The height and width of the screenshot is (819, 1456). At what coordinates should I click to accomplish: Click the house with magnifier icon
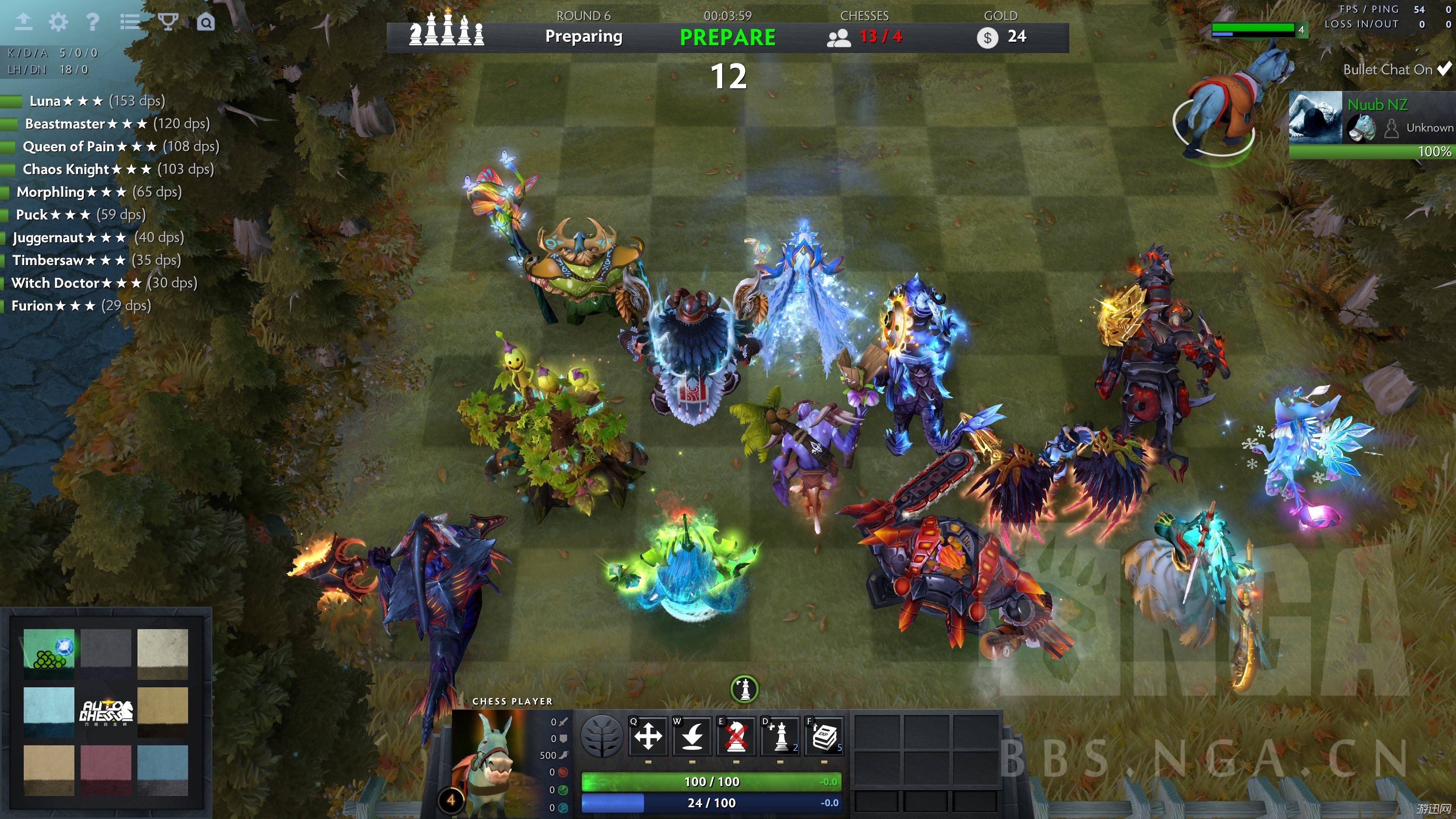pos(206,23)
